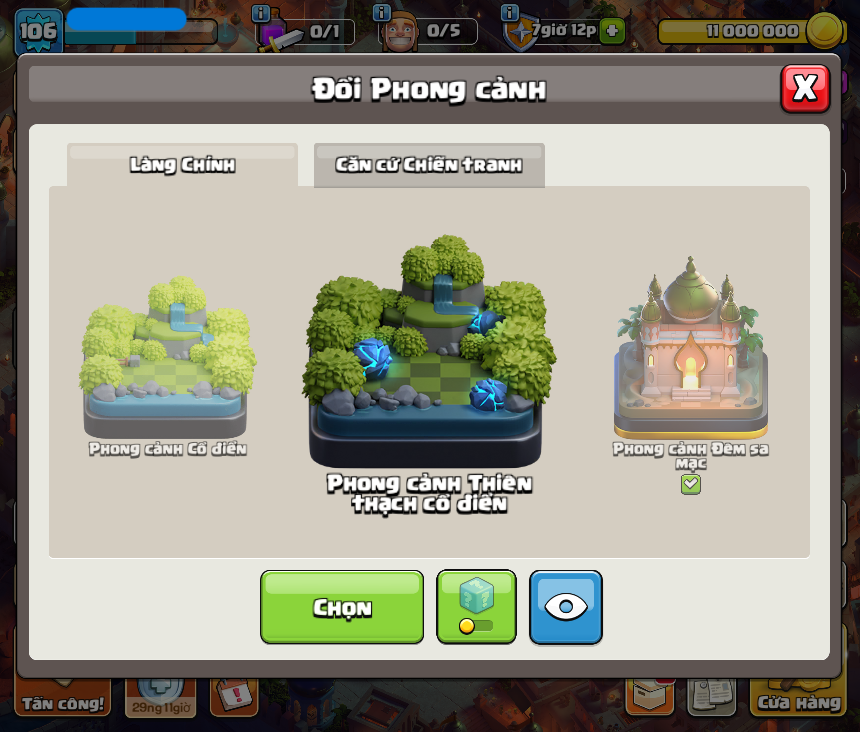Confirm with the green Chọn button
860x732 pixels.
(x=342, y=607)
